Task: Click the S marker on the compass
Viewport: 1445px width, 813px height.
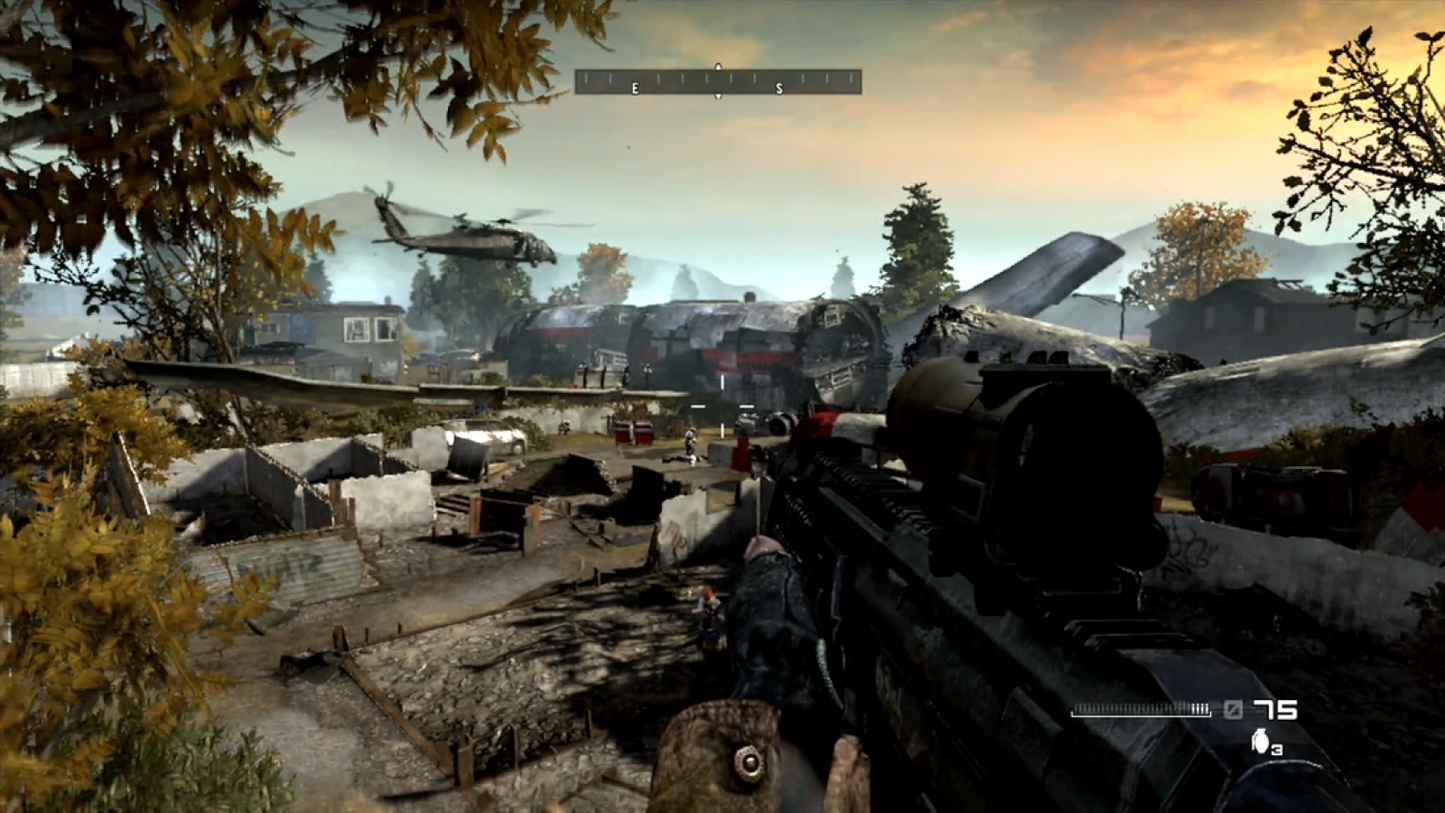Action: [x=779, y=88]
